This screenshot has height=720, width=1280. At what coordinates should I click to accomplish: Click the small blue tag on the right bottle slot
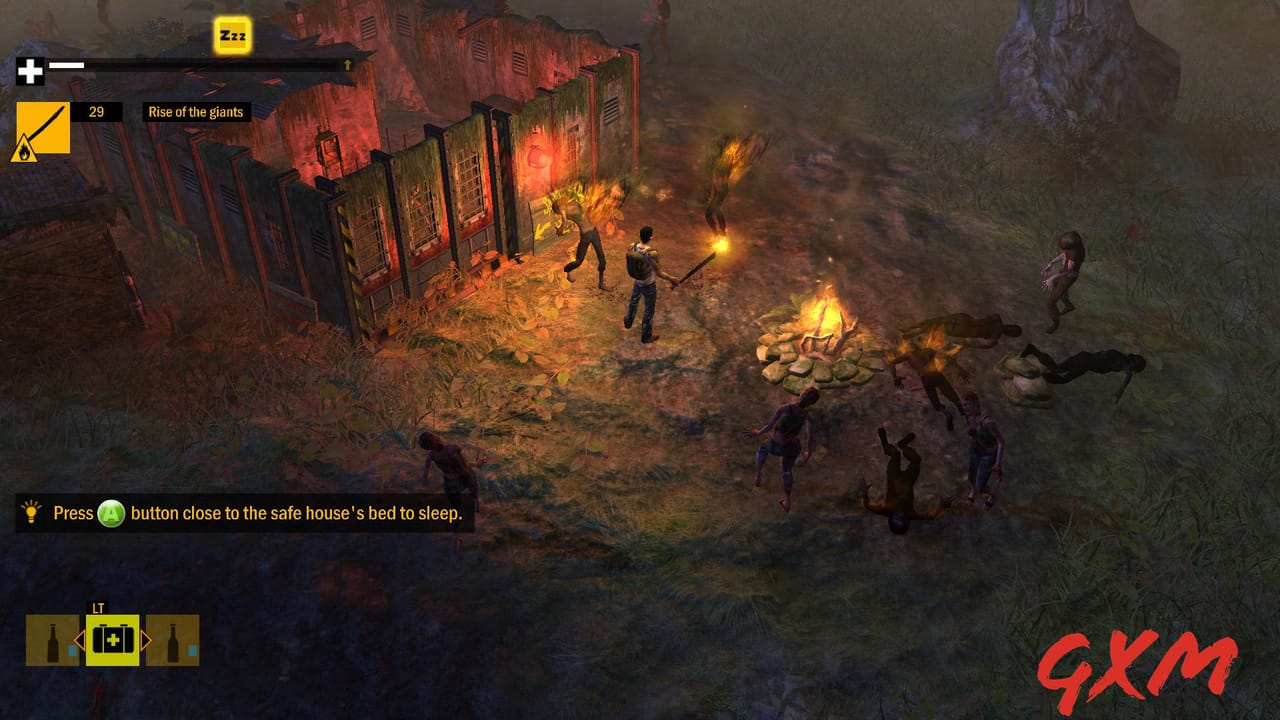(x=191, y=650)
